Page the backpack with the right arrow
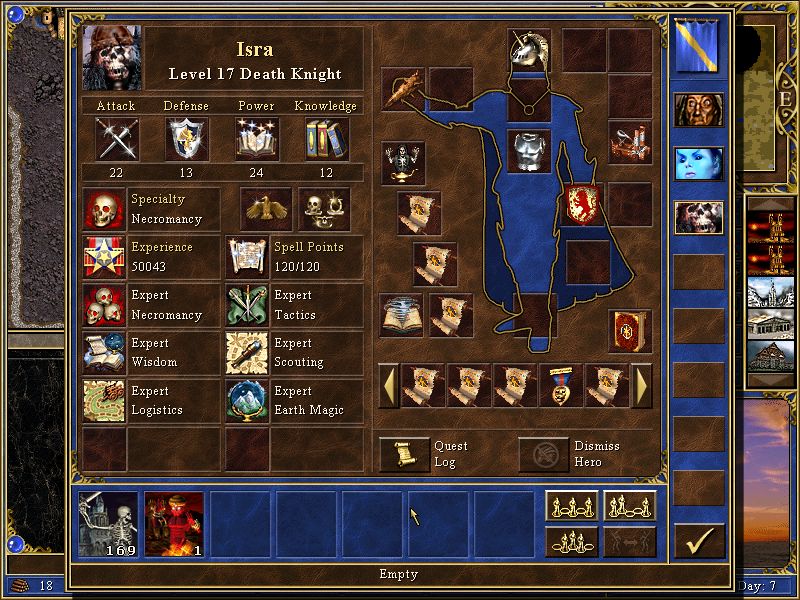The width and height of the screenshot is (800, 600). click(x=642, y=385)
